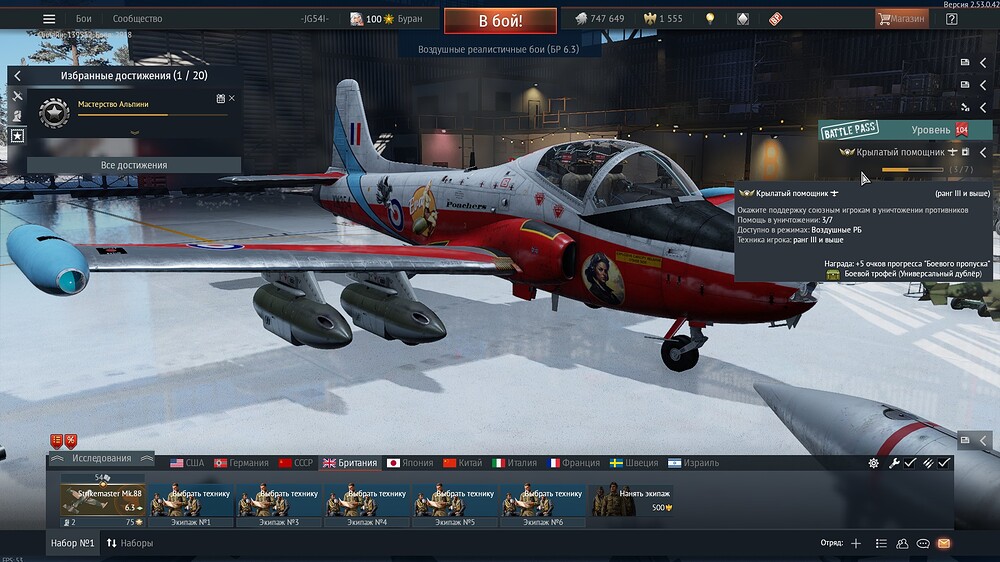Switch to the Германия nation tab
This screenshot has width=1000, height=562.
241,463
